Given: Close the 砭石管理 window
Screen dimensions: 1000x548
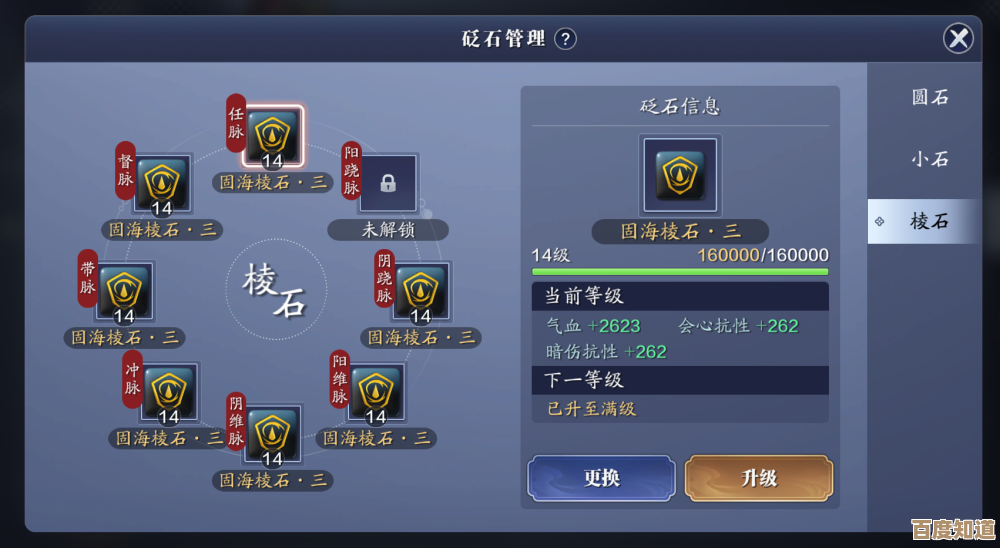Looking at the screenshot, I should (958, 39).
